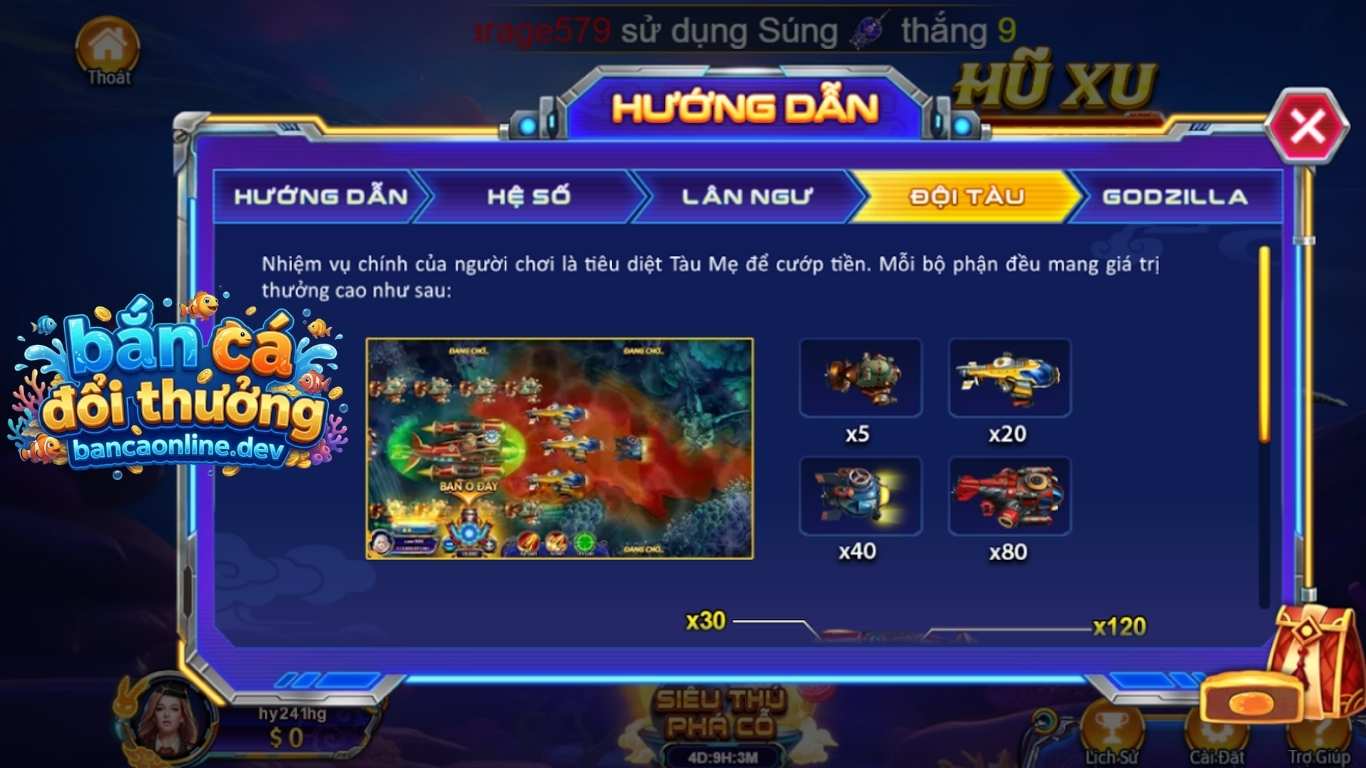Screen dimensions: 1366x768
Task: Select the x80 red weapon part
Action: coord(1009,496)
